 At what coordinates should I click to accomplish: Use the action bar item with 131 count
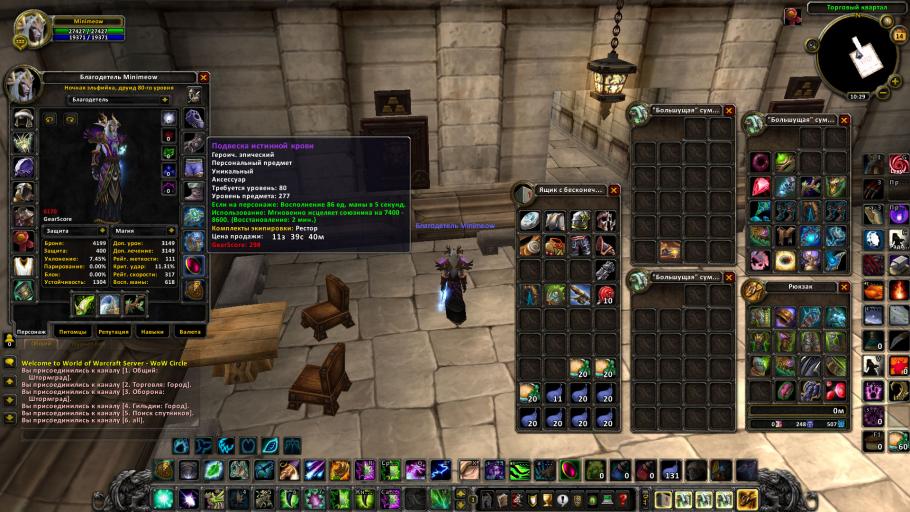[x=671, y=470]
